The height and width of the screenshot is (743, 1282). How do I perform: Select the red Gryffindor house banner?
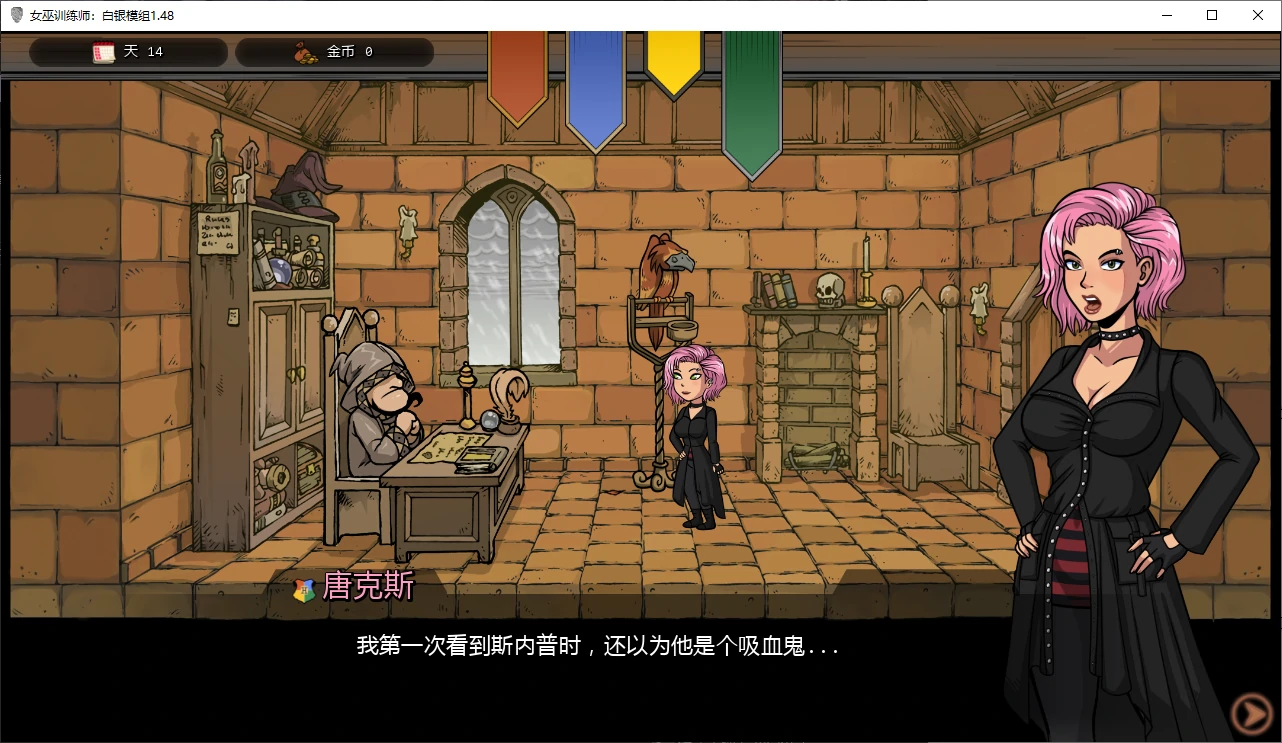click(x=518, y=75)
